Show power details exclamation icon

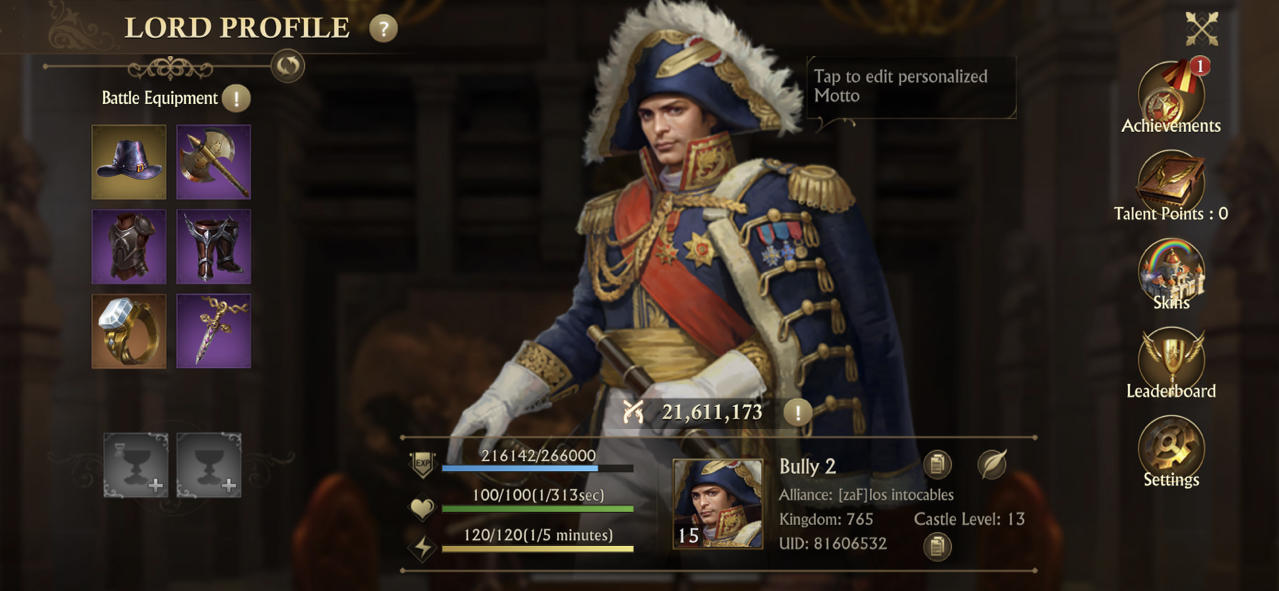[797, 412]
